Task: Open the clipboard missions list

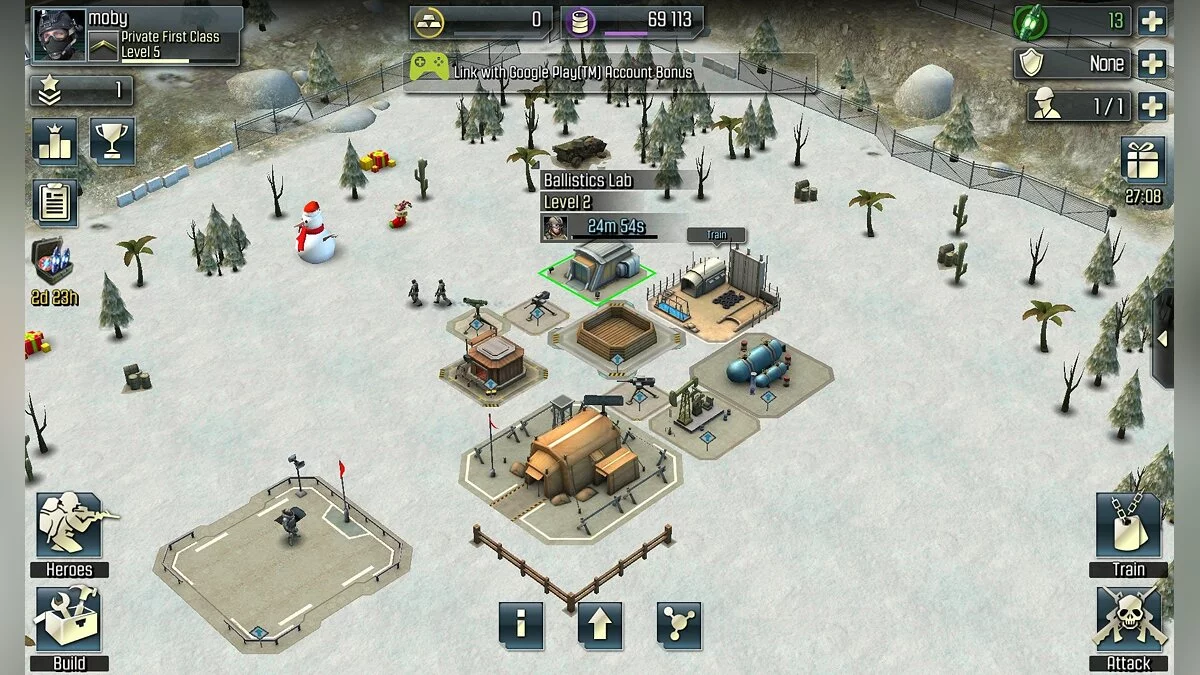Action: click(x=55, y=202)
